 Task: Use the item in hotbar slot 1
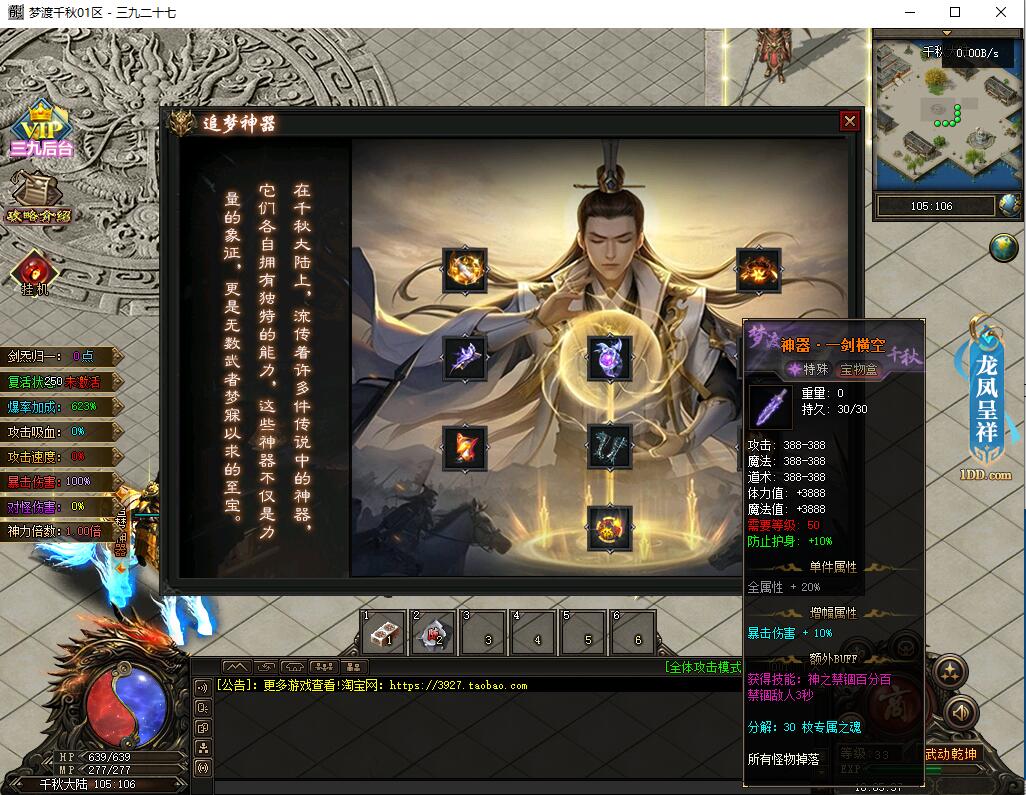(384, 633)
